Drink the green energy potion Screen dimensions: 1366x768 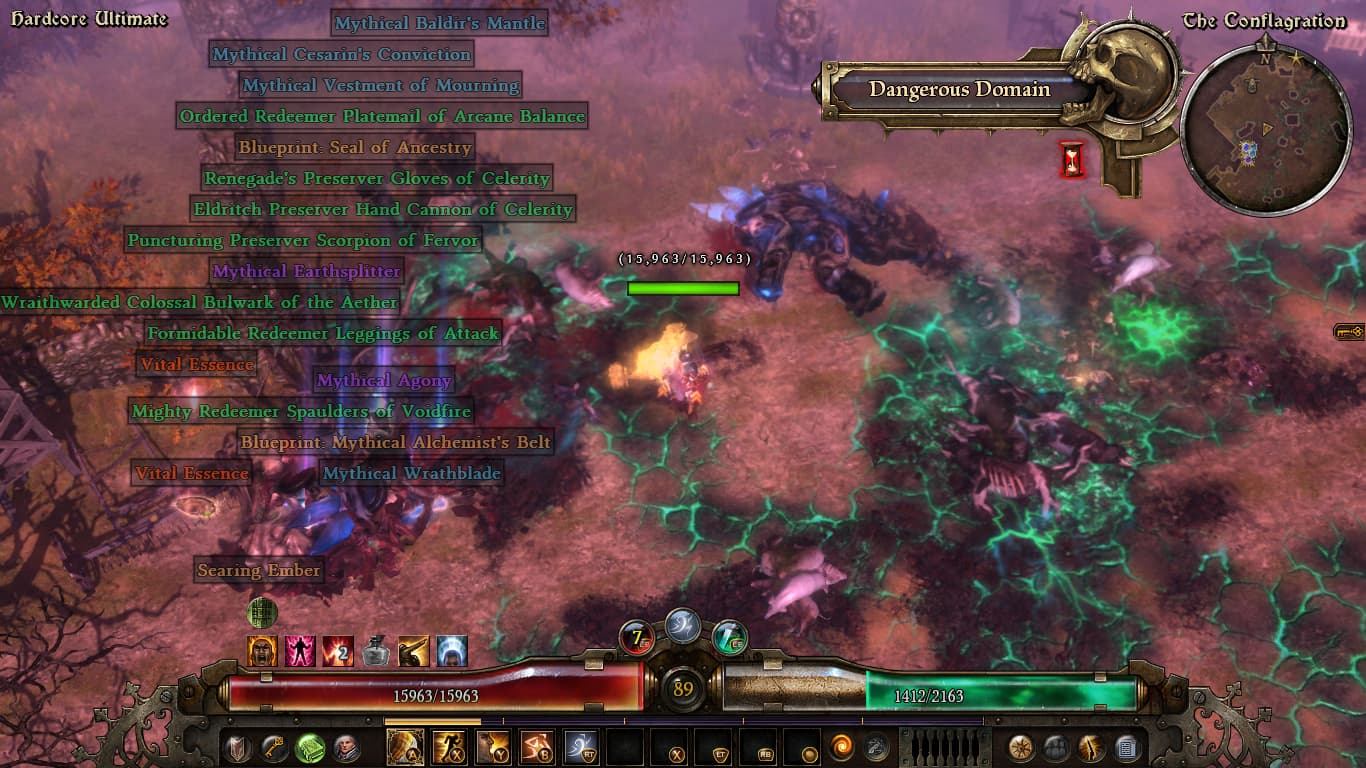coord(730,636)
